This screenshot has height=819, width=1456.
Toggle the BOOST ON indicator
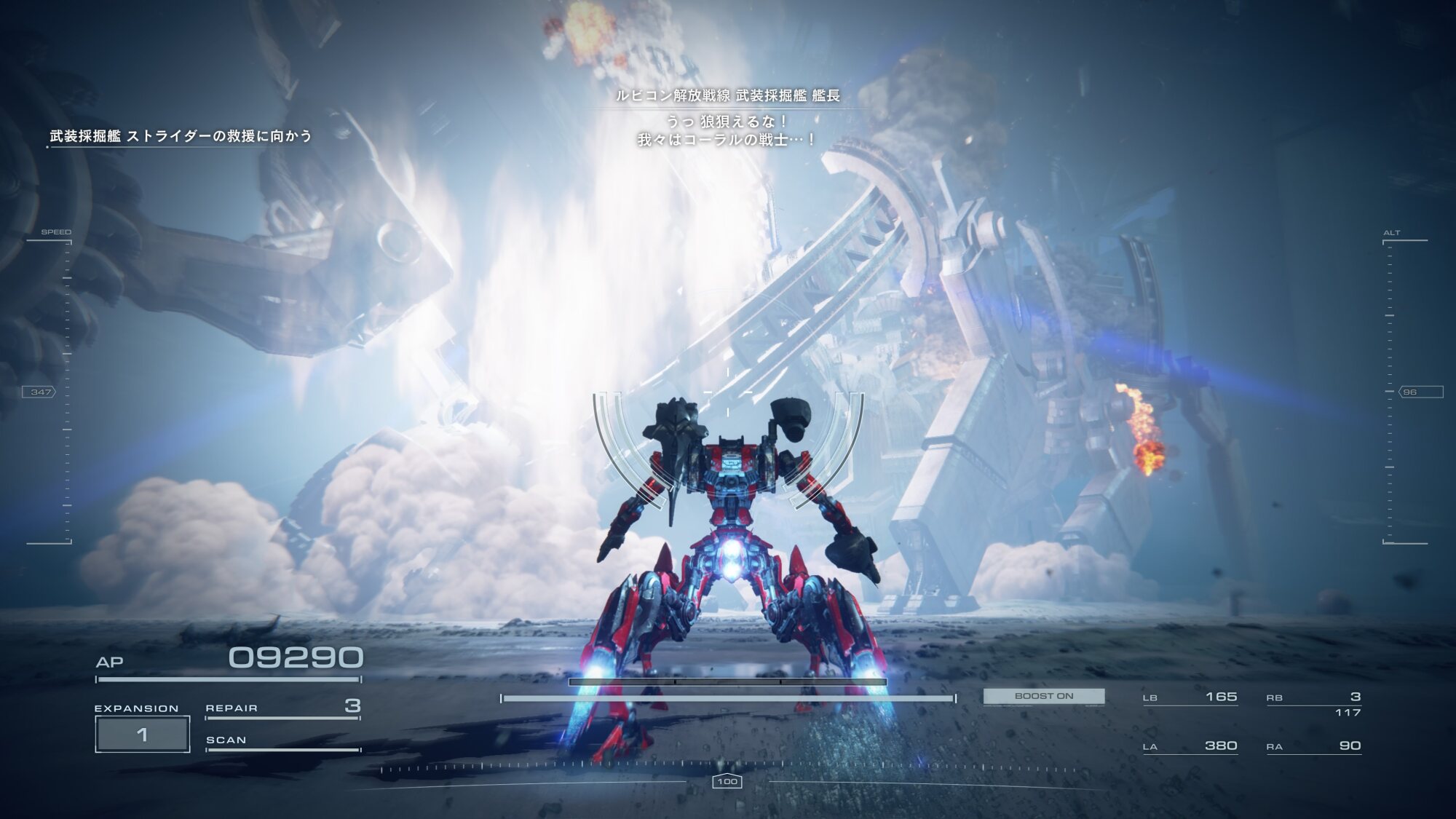[x=1043, y=696]
